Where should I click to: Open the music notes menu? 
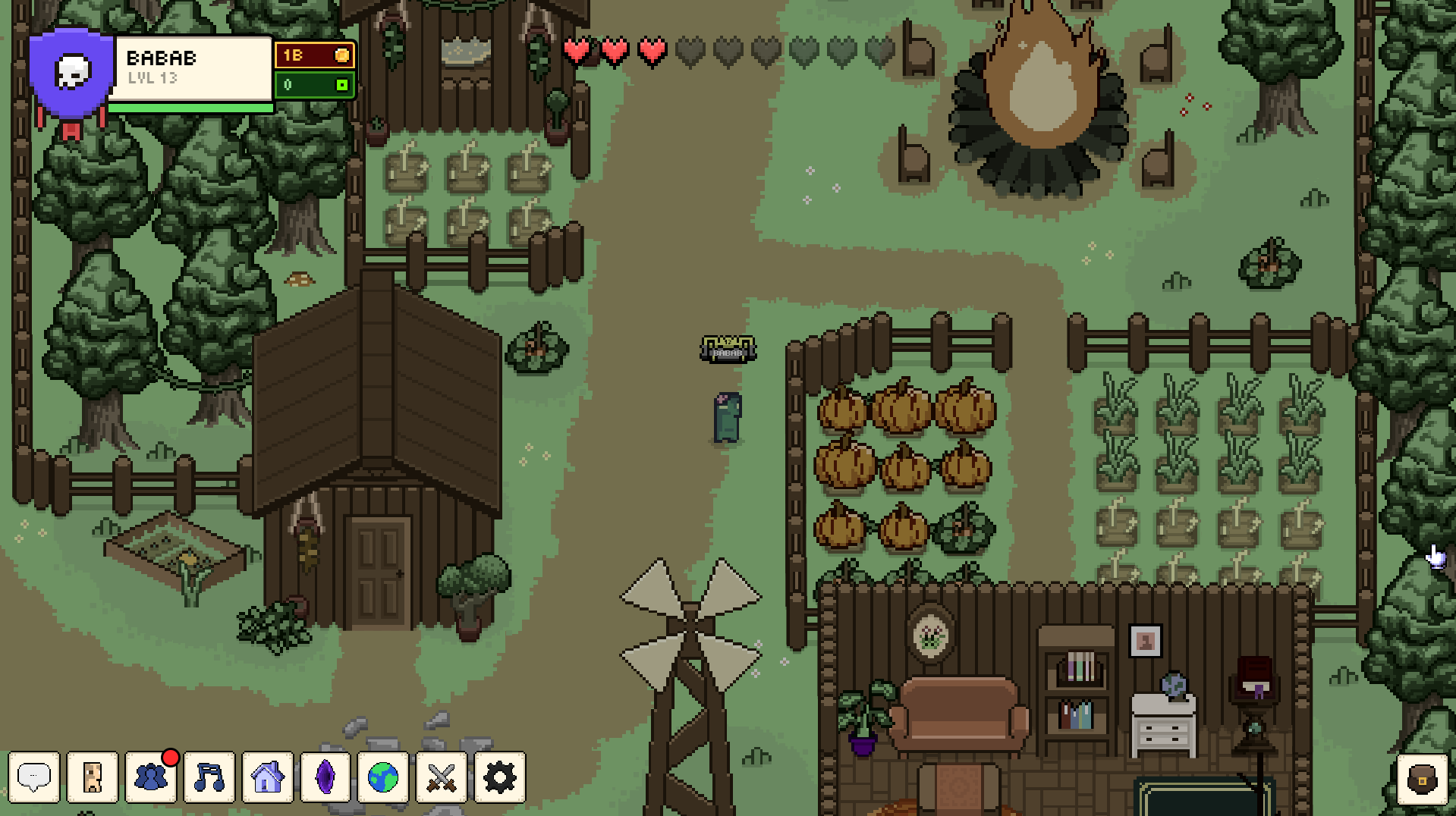coord(209,777)
